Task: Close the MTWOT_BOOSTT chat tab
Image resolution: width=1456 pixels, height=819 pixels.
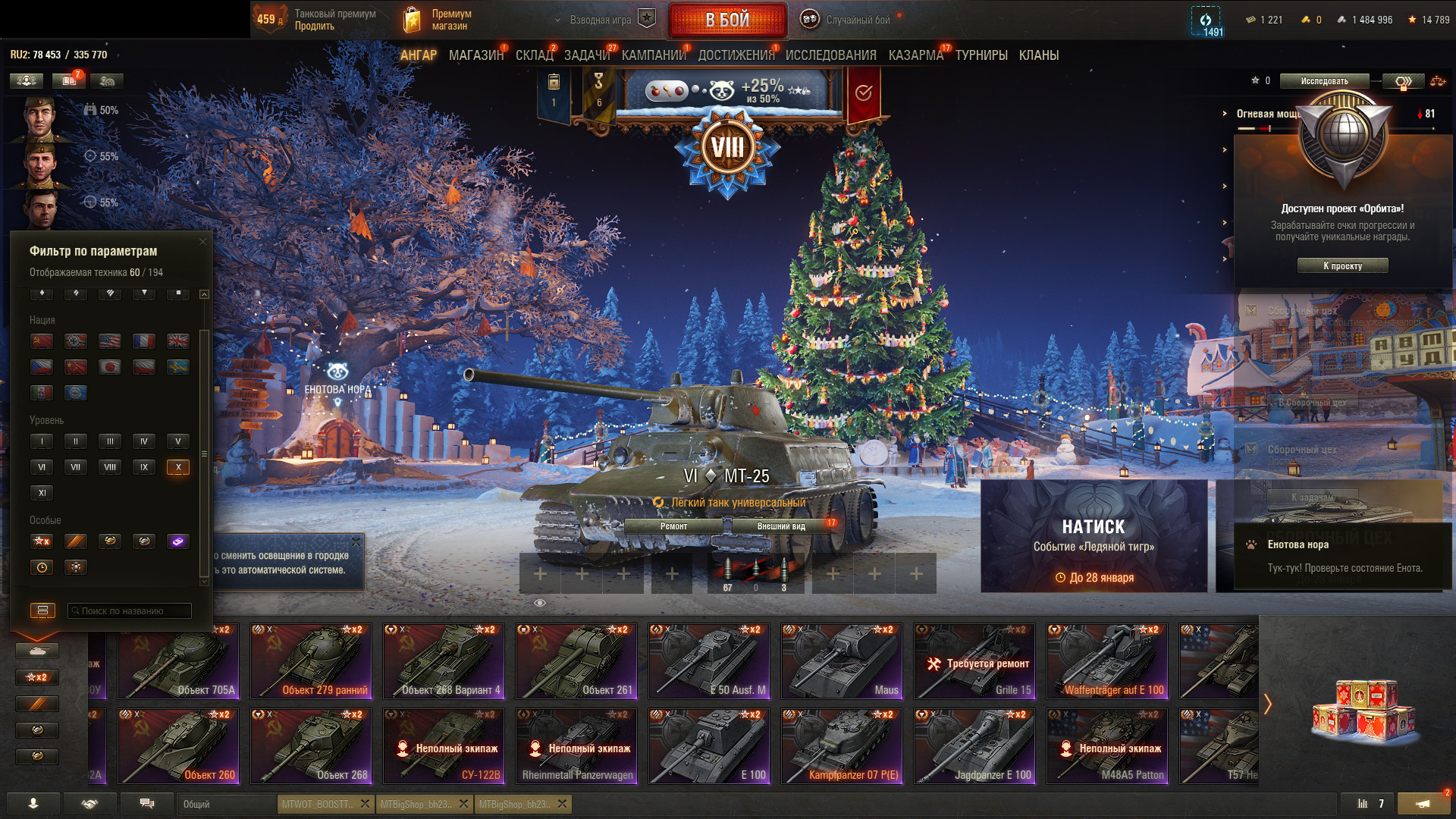Action: pos(365,804)
